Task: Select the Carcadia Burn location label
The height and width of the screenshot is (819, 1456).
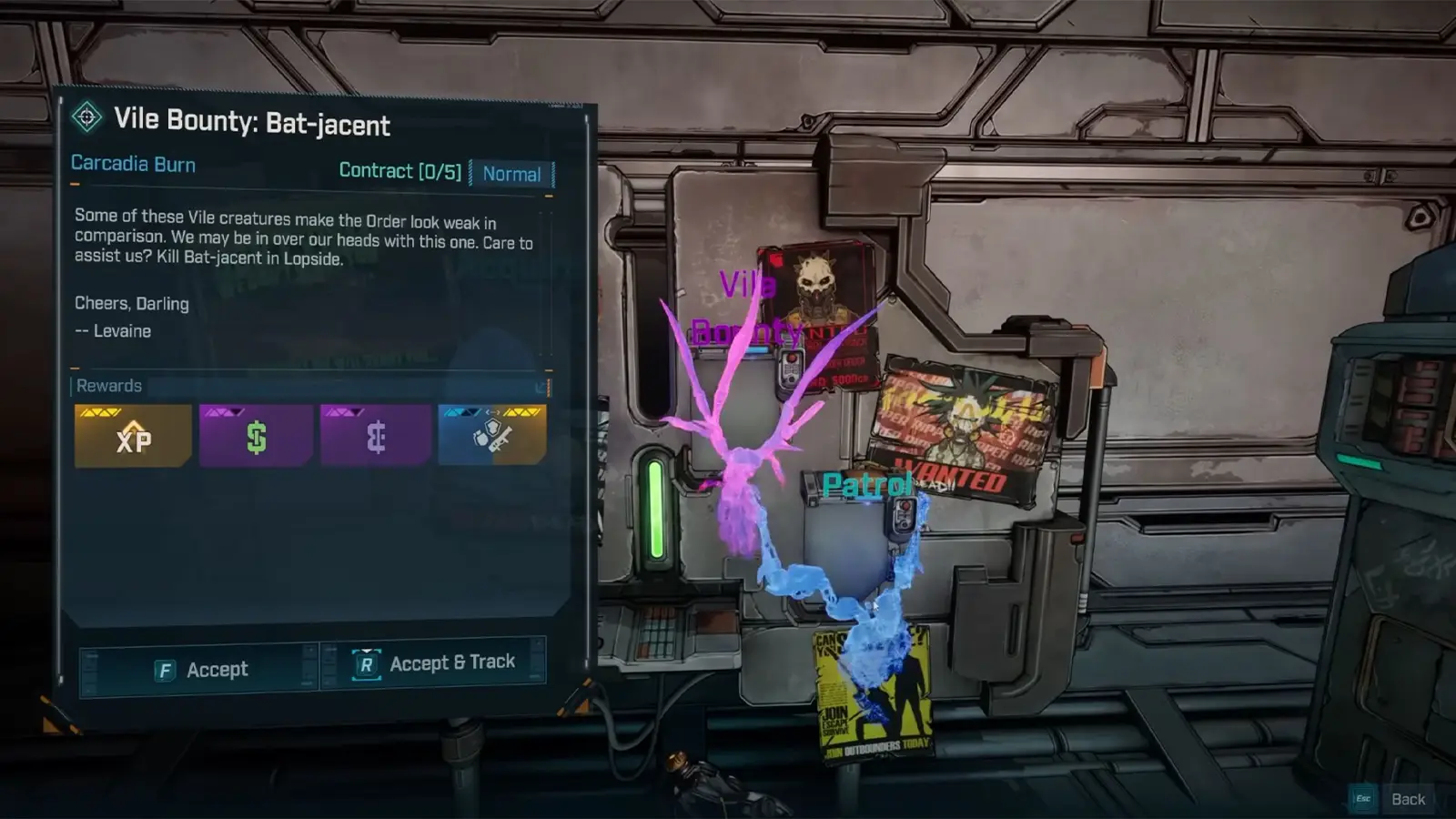Action: pyautogui.click(x=133, y=164)
